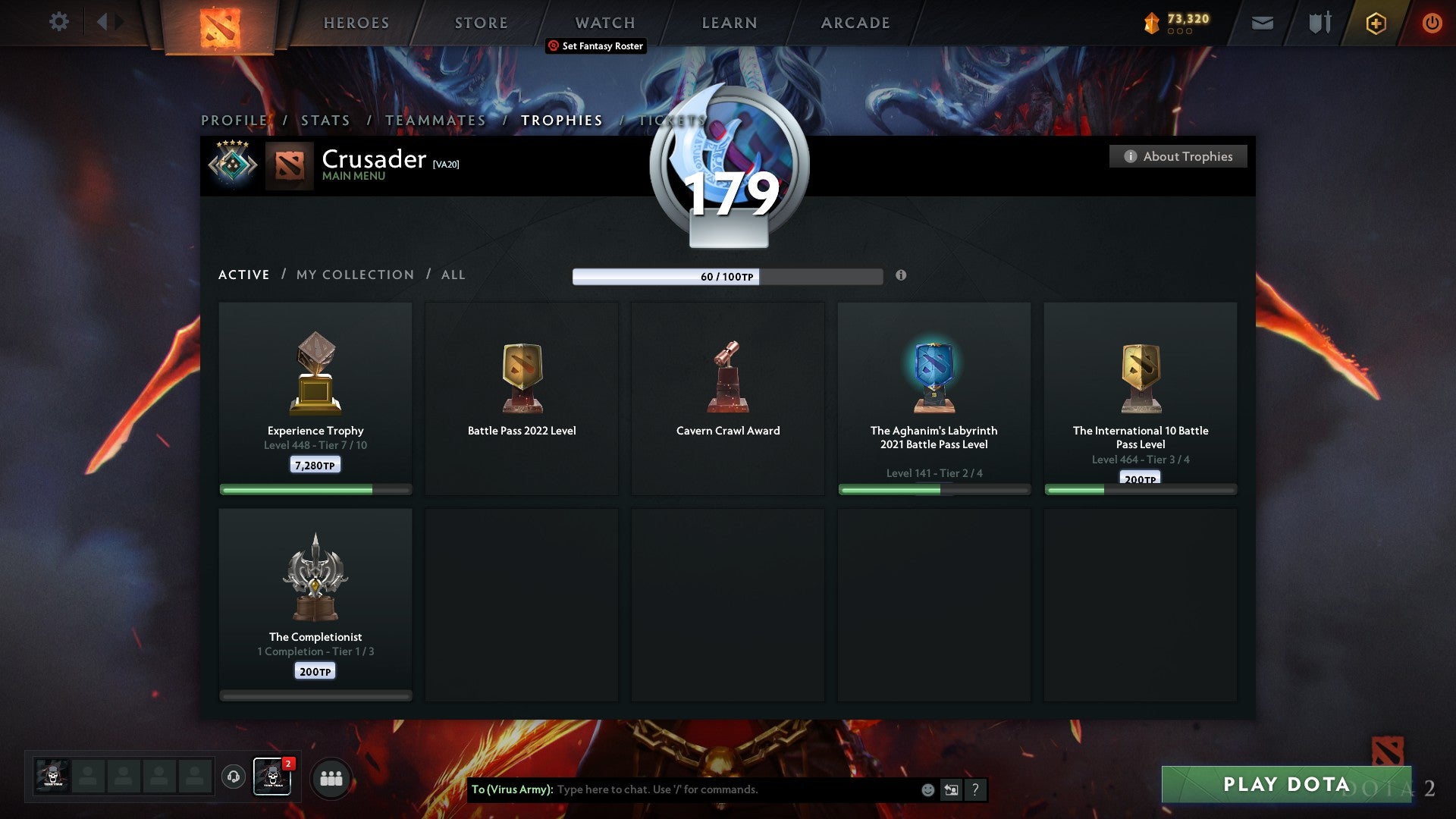Click the power exit icon
This screenshot has height=819, width=1456.
tap(1432, 23)
